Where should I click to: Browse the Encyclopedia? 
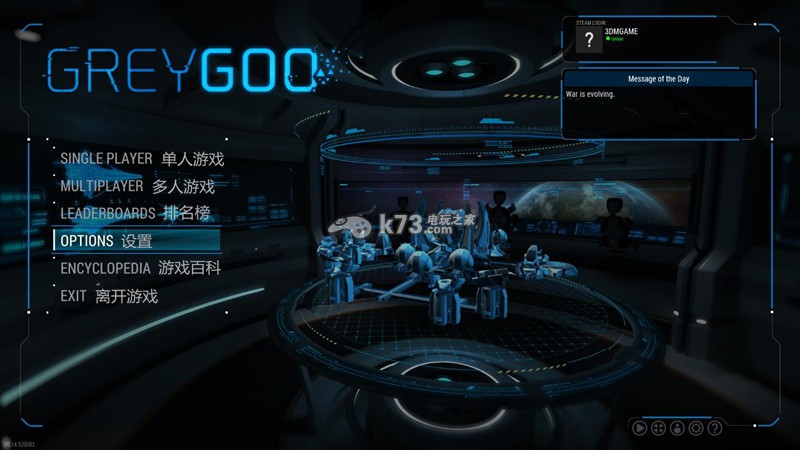coord(140,269)
